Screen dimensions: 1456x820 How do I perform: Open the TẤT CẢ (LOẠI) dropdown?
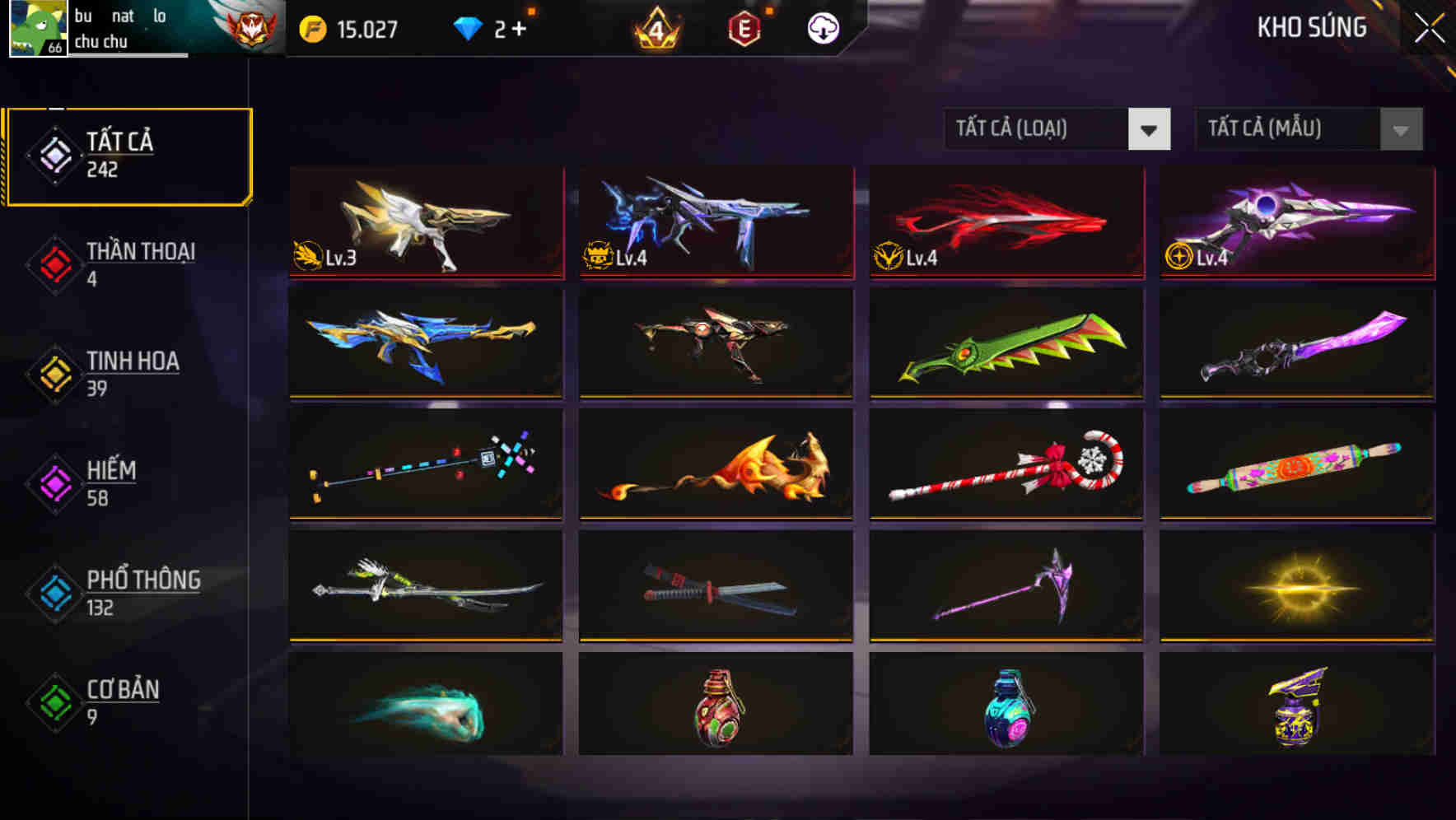[x=1038, y=129]
